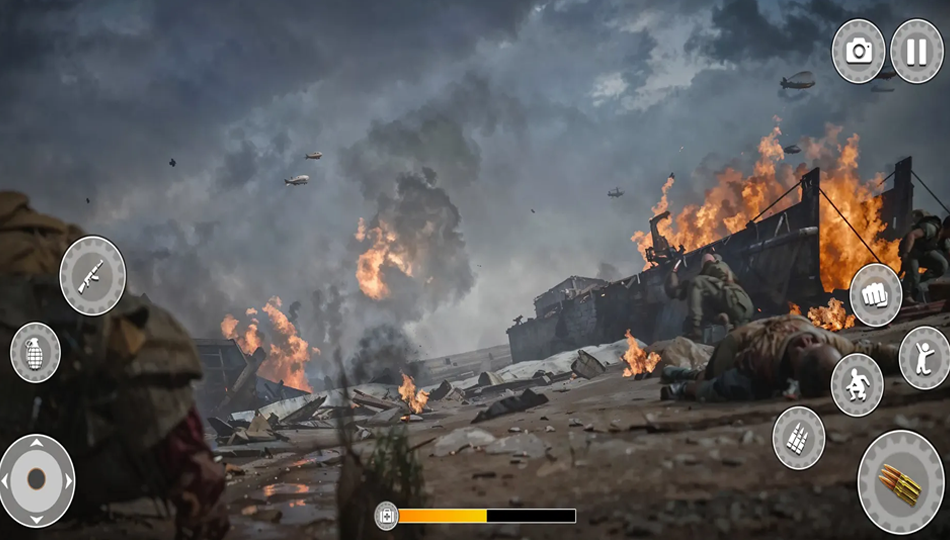Viewport: 950px width, 540px height.
Task: Reload using the small ammo clip button
Action: (x=799, y=437)
